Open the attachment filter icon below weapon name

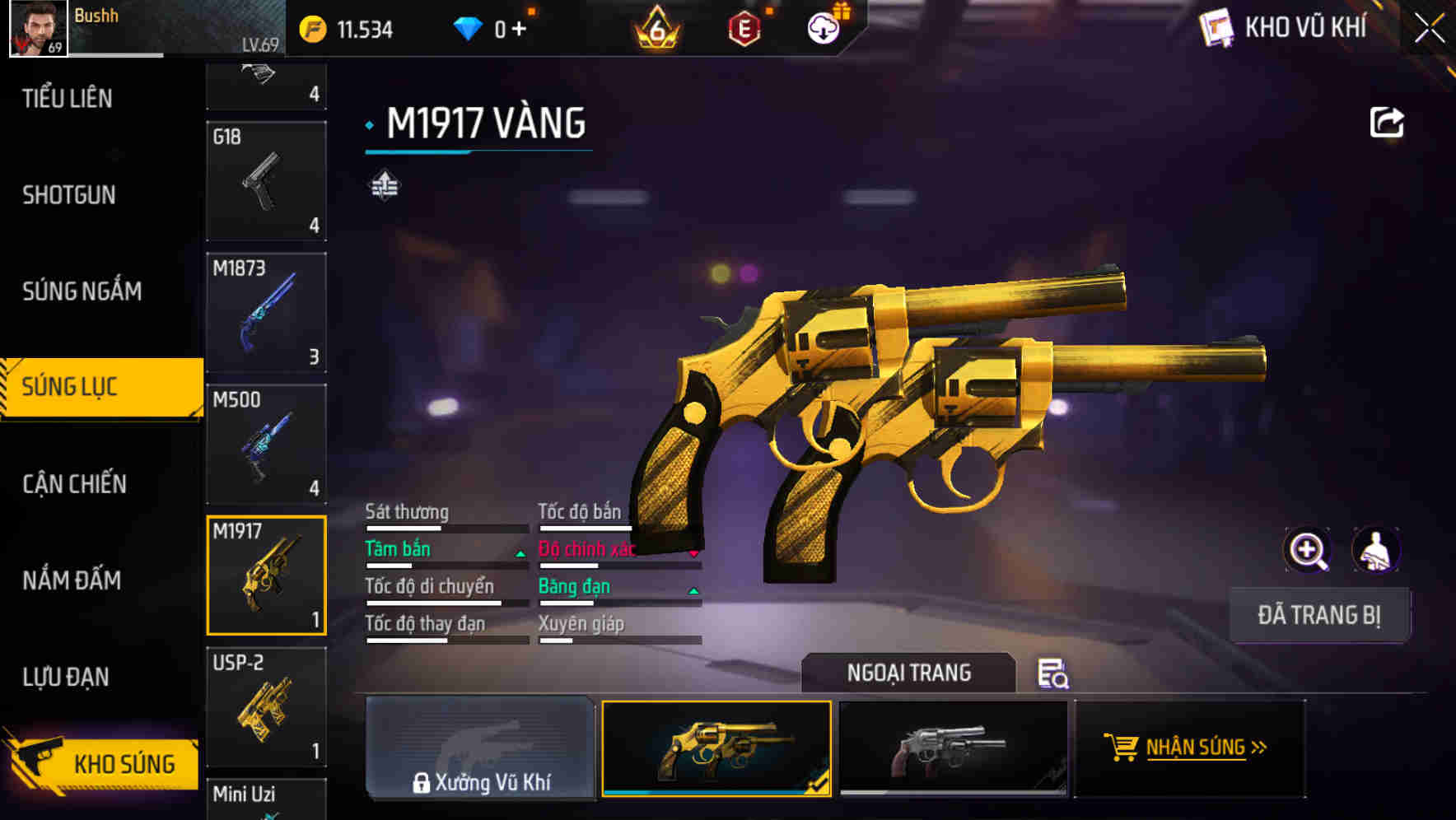coord(384,185)
